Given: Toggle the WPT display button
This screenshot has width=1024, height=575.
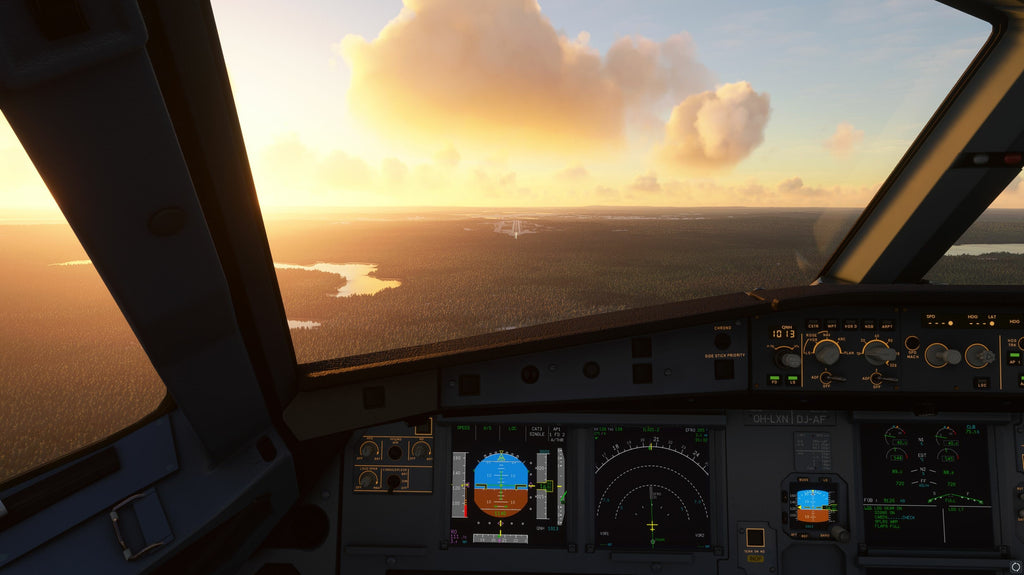Looking at the screenshot, I should (832, 327).
